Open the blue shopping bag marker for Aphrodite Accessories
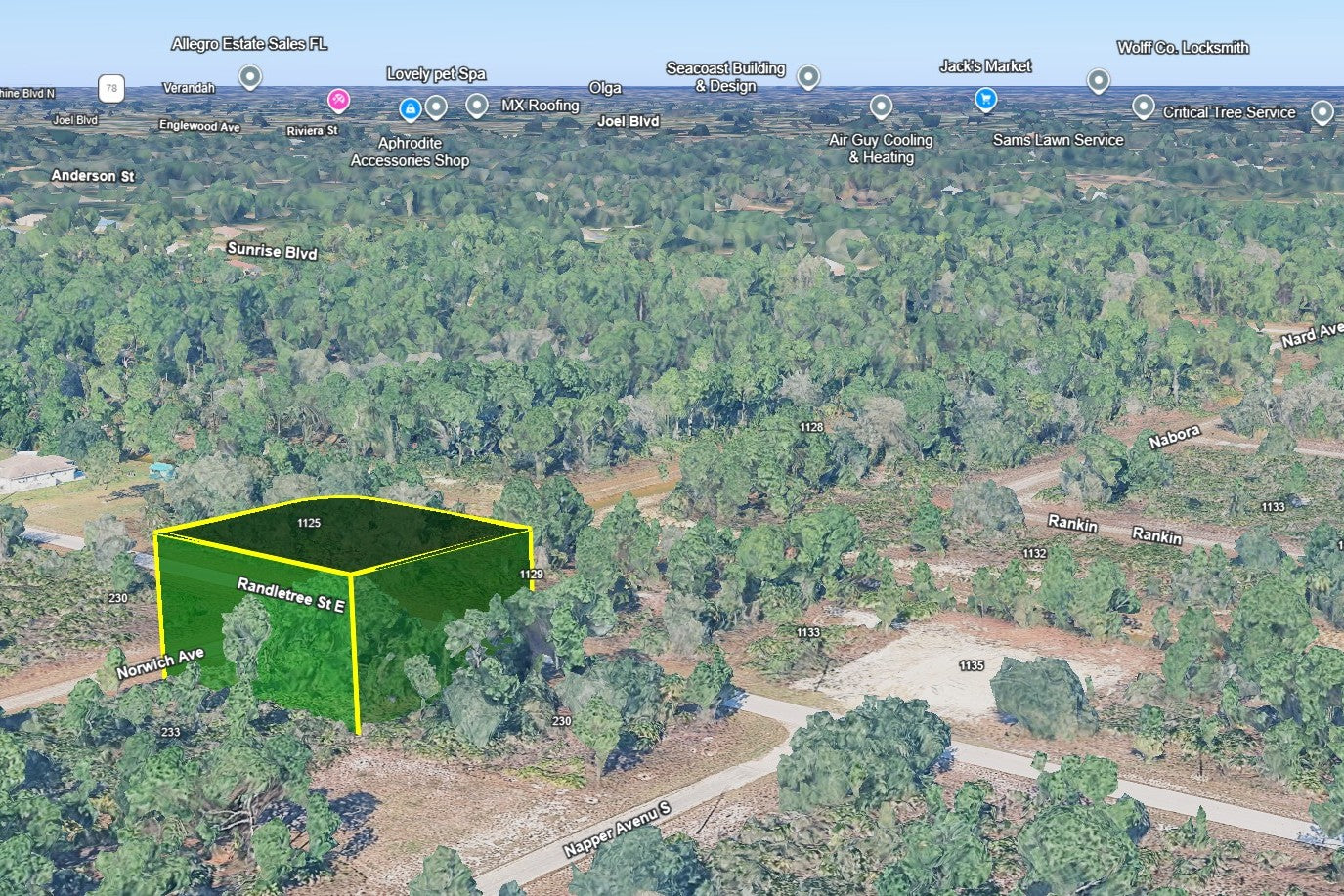The image size is (1344, 896). click(411, 108)
